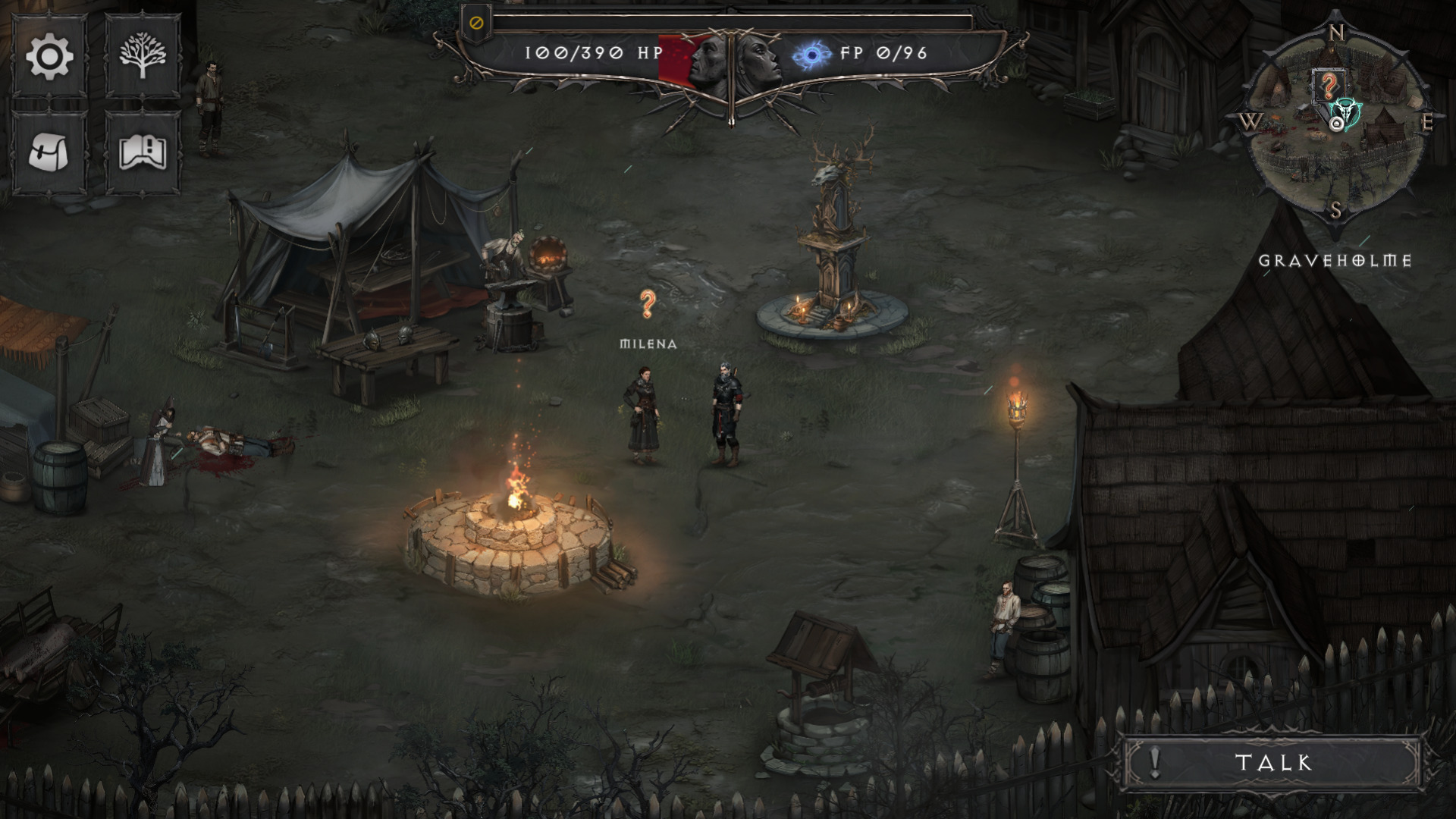The height and width of the screenshot is (819, 1456).
Task: Open the journal map book
Action: click(x=143, y=152)
